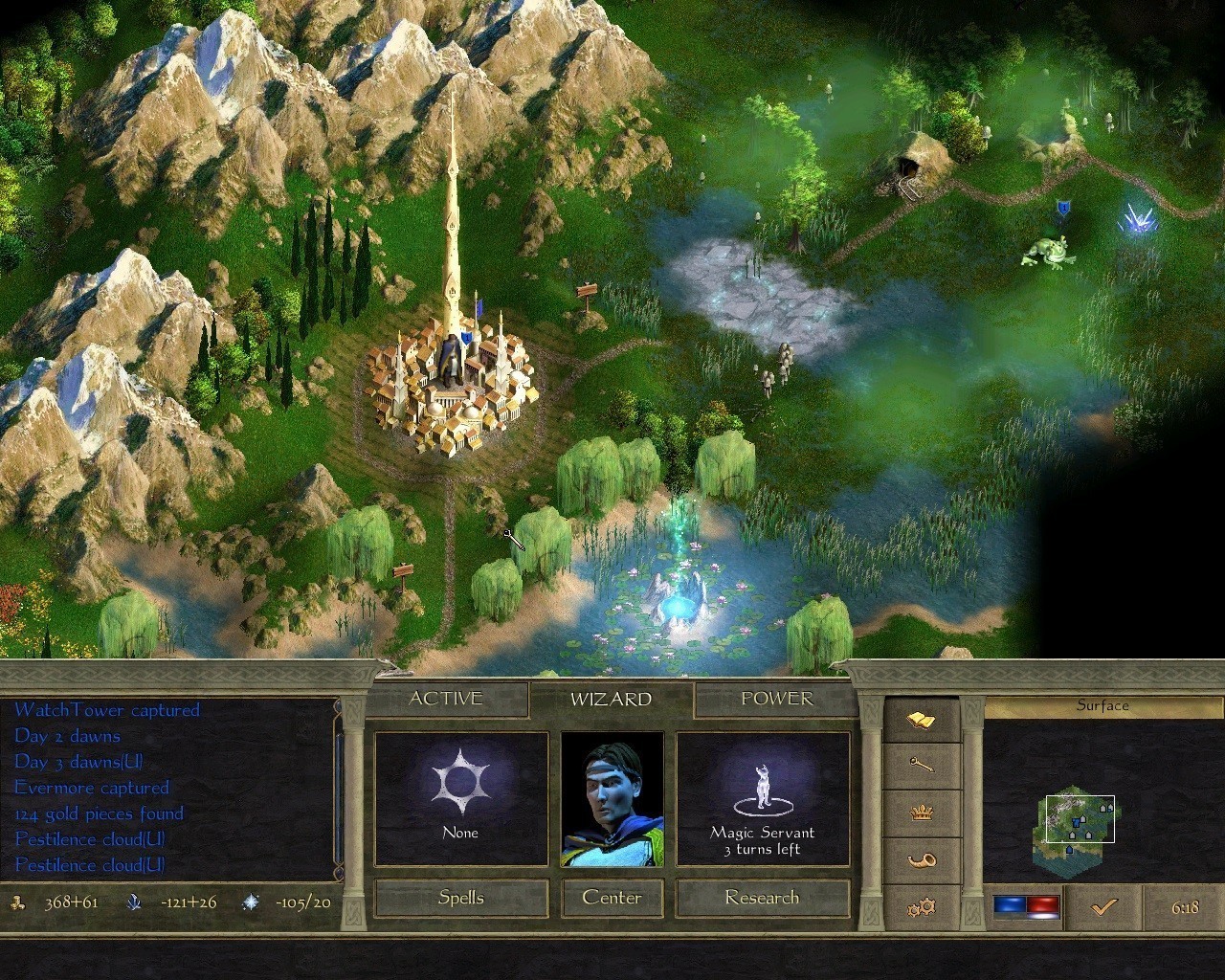
Task: Open the 'Evermore captured' event message
Action: coord(92,788)
